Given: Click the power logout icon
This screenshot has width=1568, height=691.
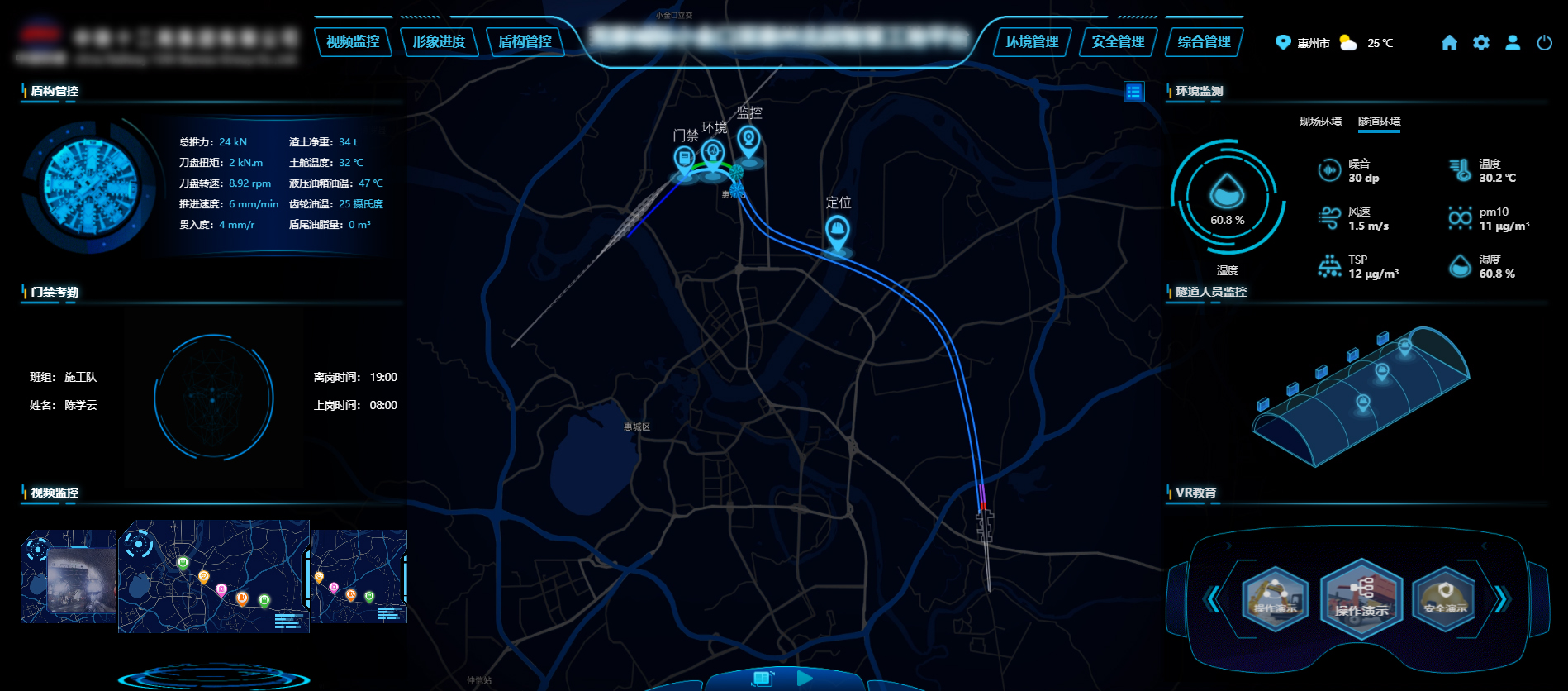Looking at the screenshot, I should point(1543,43).
